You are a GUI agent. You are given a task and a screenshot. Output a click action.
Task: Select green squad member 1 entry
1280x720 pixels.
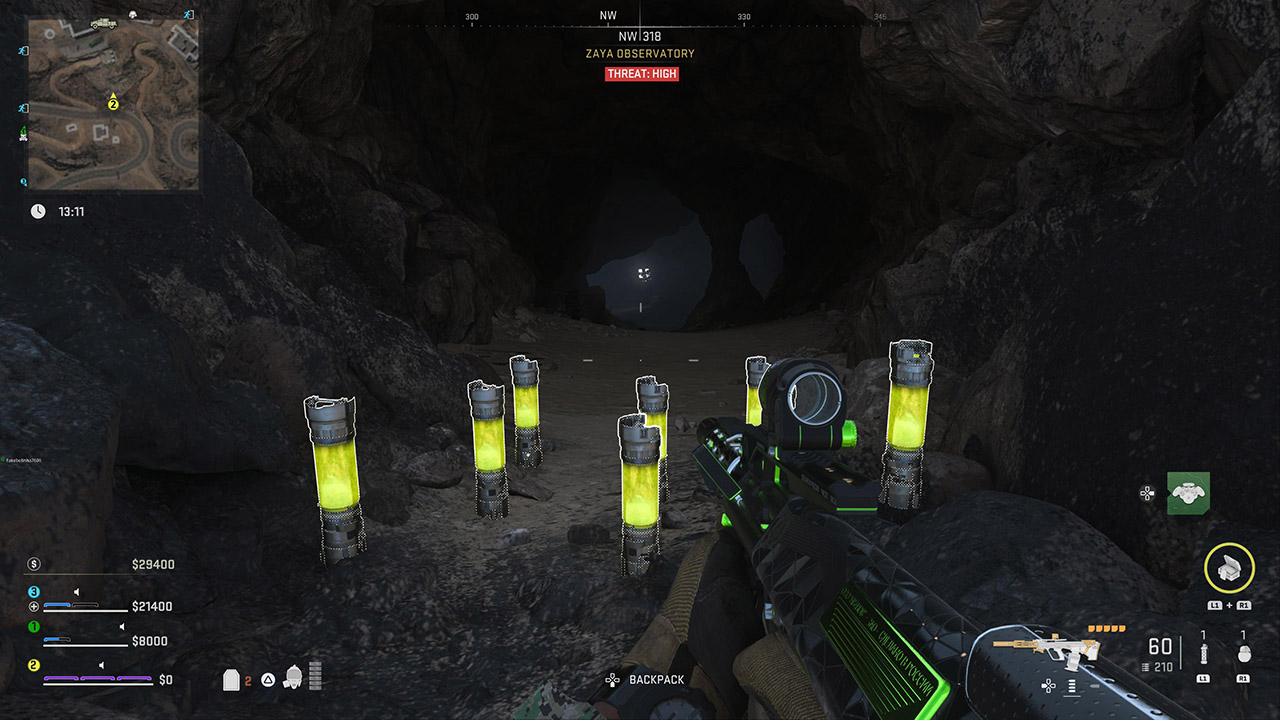point(33,627)
